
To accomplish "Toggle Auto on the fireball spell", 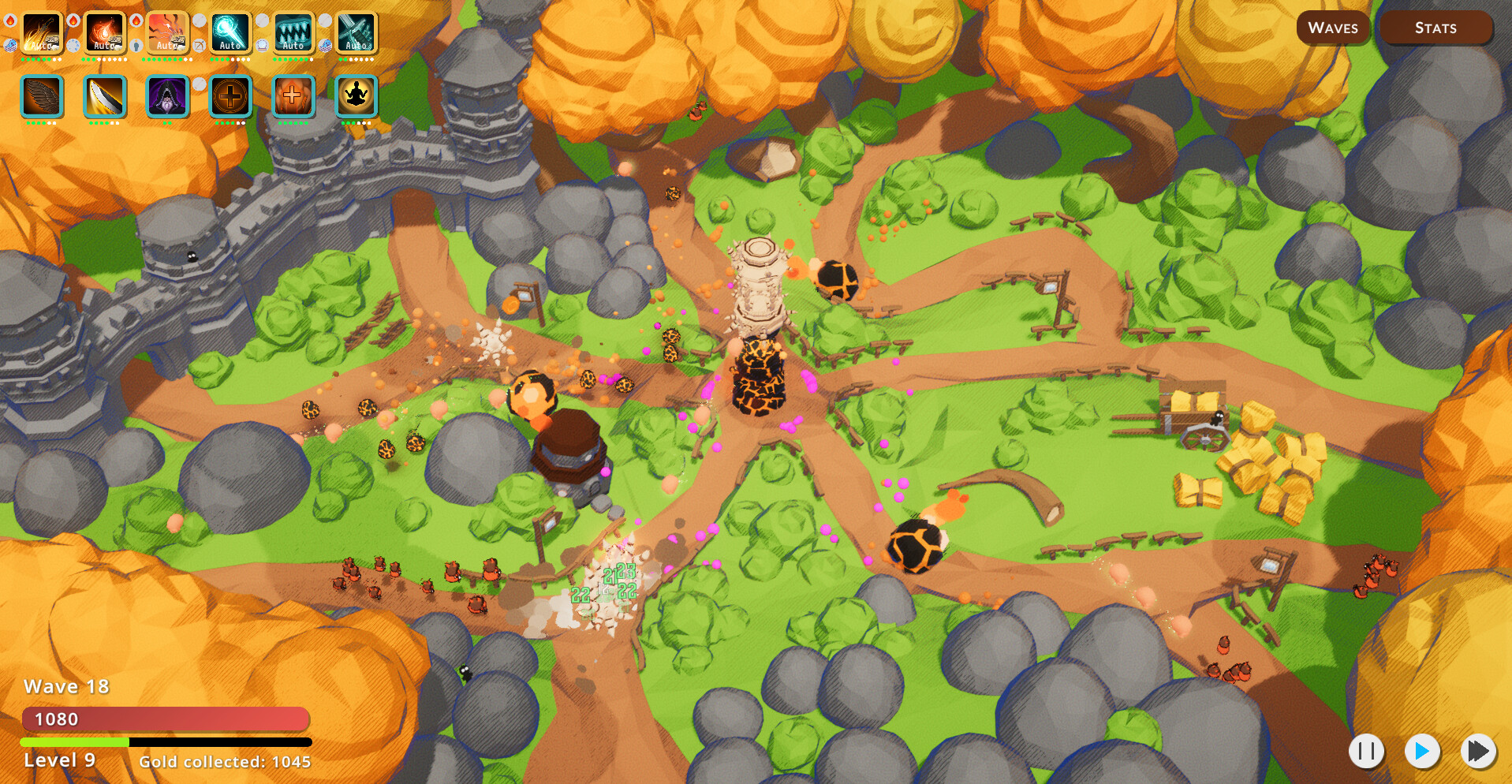I will pyautogui.click(x=105, y=45).
